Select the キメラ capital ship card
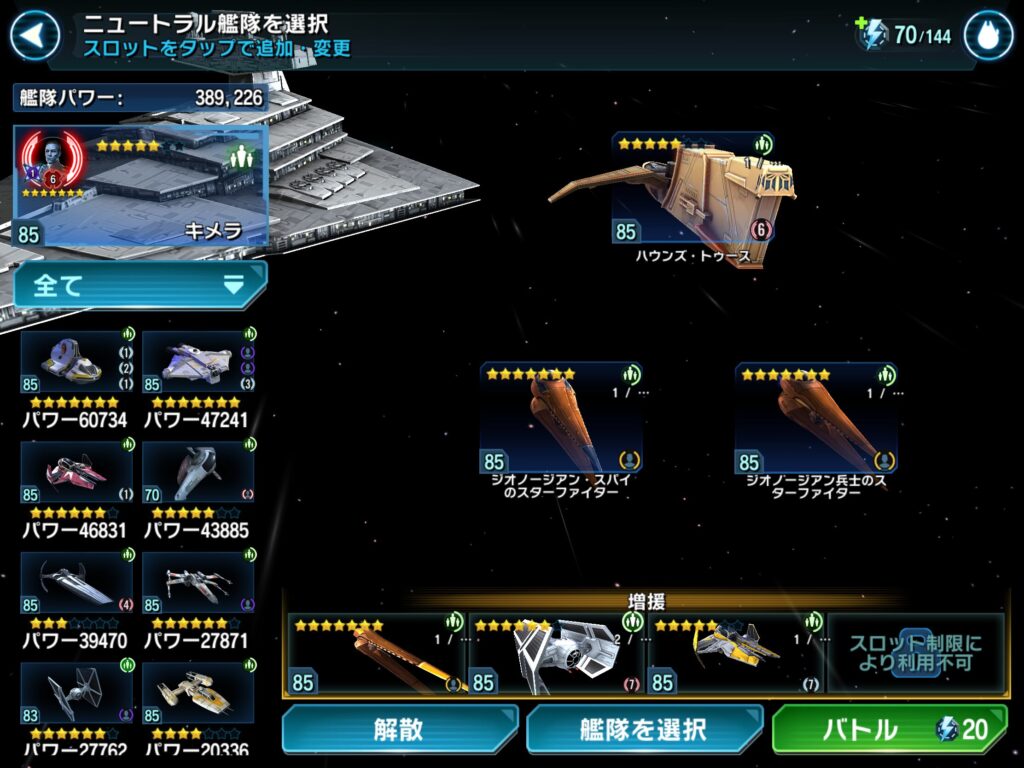 point(141,186)
